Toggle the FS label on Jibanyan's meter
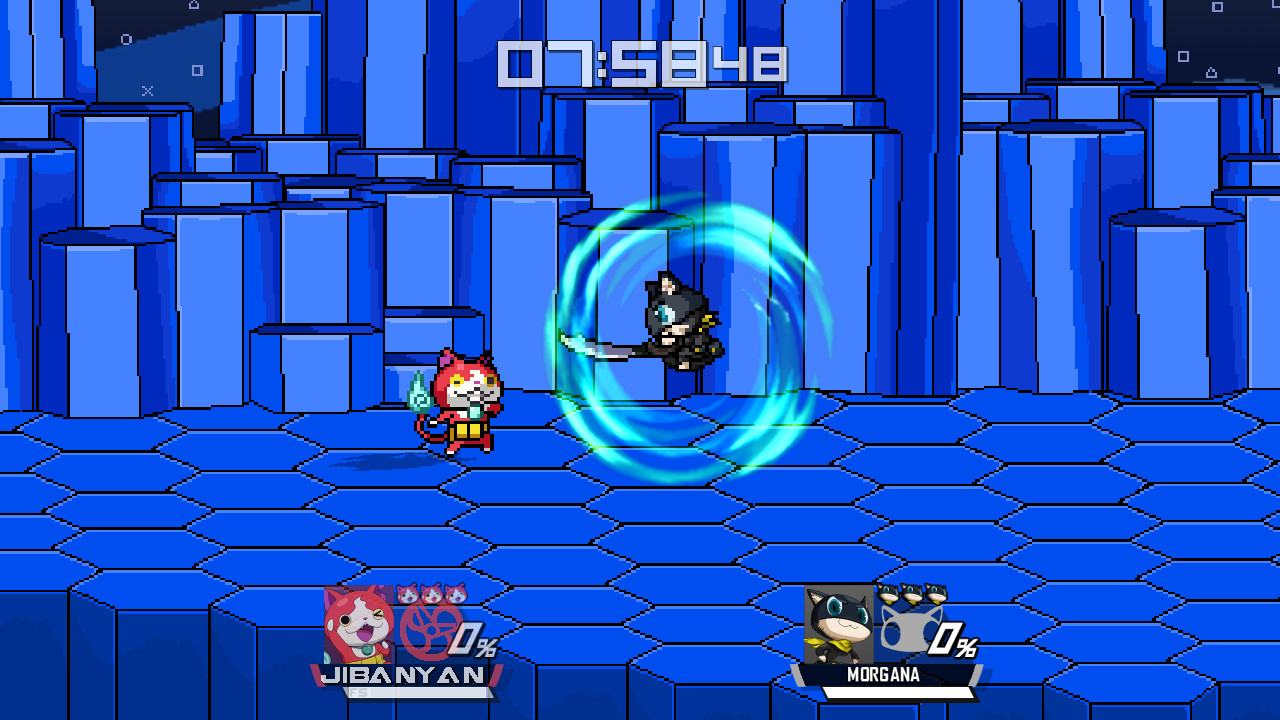 360,690
